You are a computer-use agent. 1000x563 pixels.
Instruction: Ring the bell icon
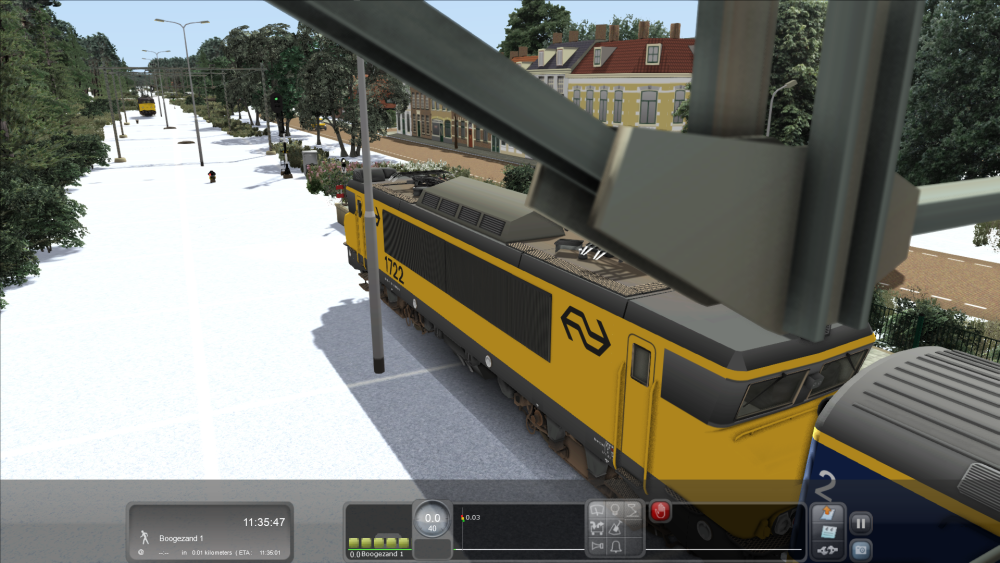click(x=616, y=546)
